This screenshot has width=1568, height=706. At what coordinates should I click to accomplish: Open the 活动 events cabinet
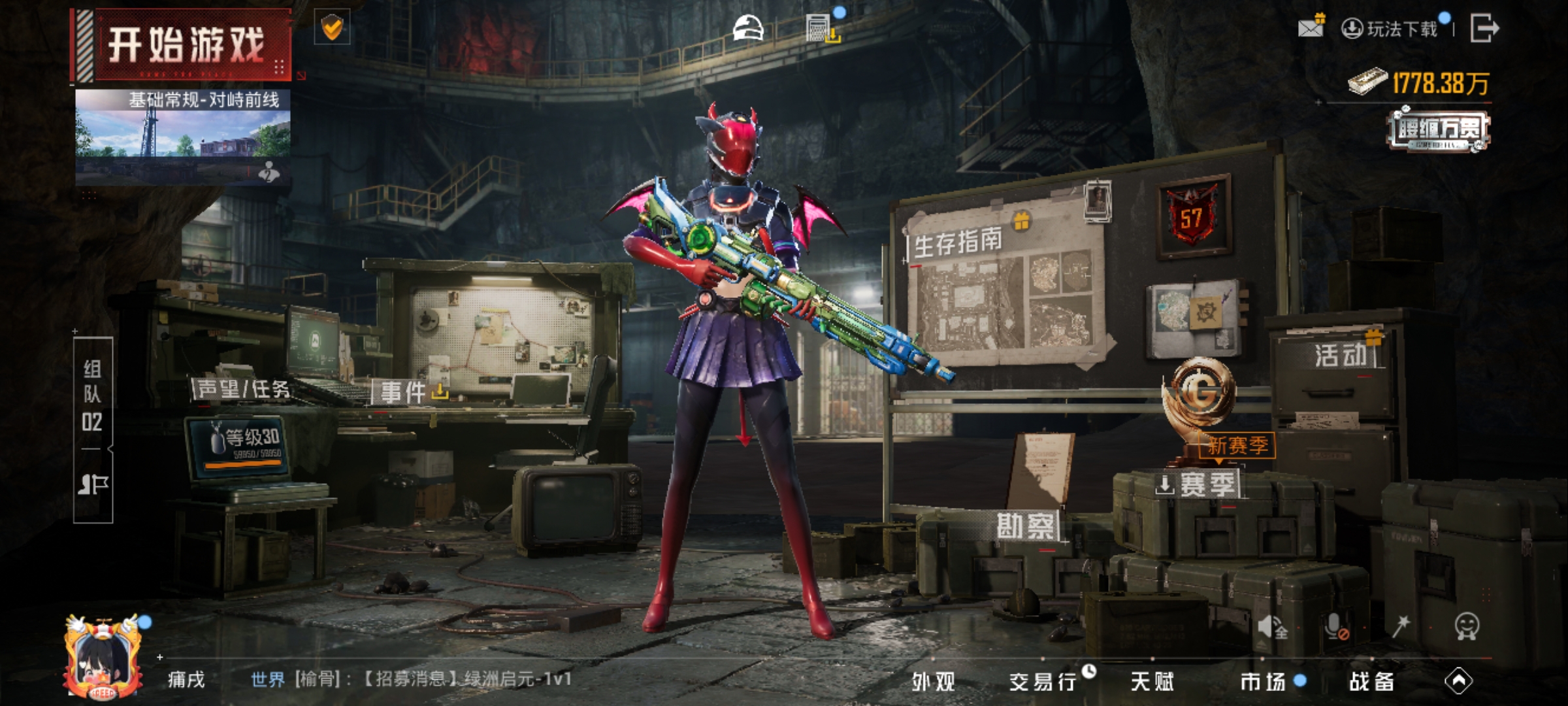[x=1341, y=355]
